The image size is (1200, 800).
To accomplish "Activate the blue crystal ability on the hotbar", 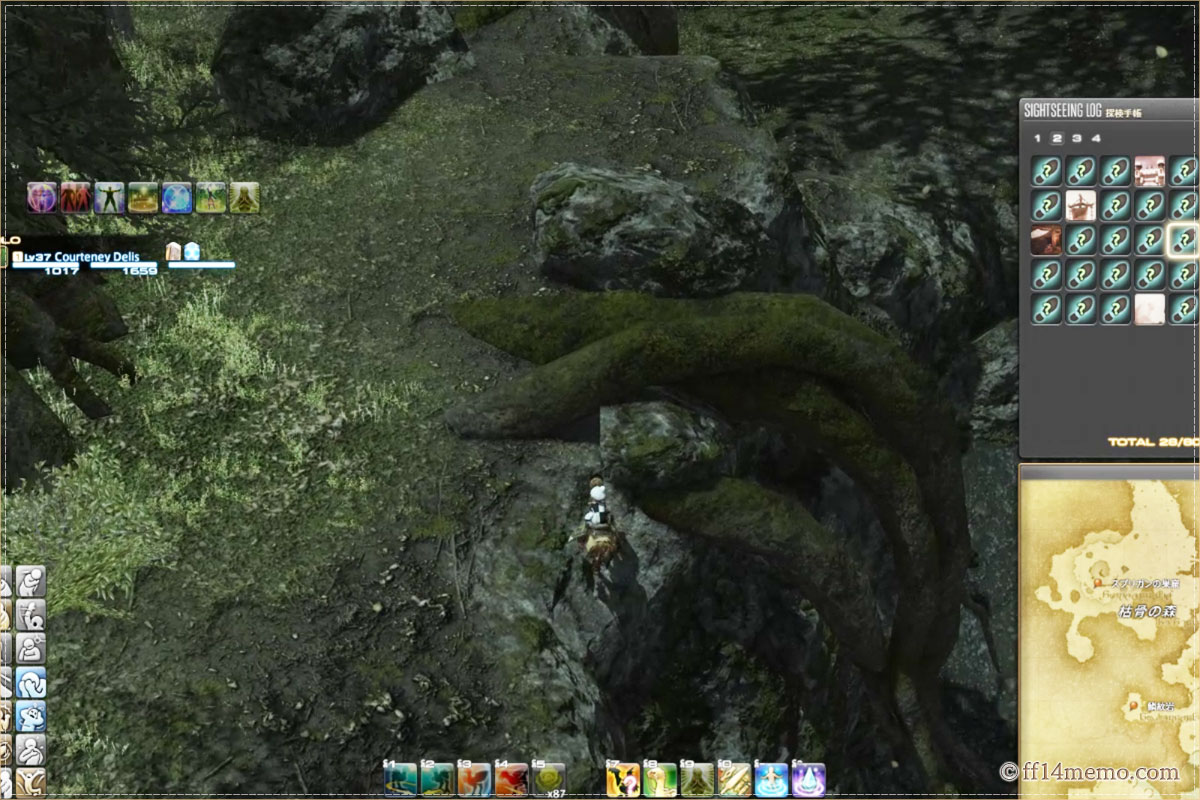I will pos(808,778).
